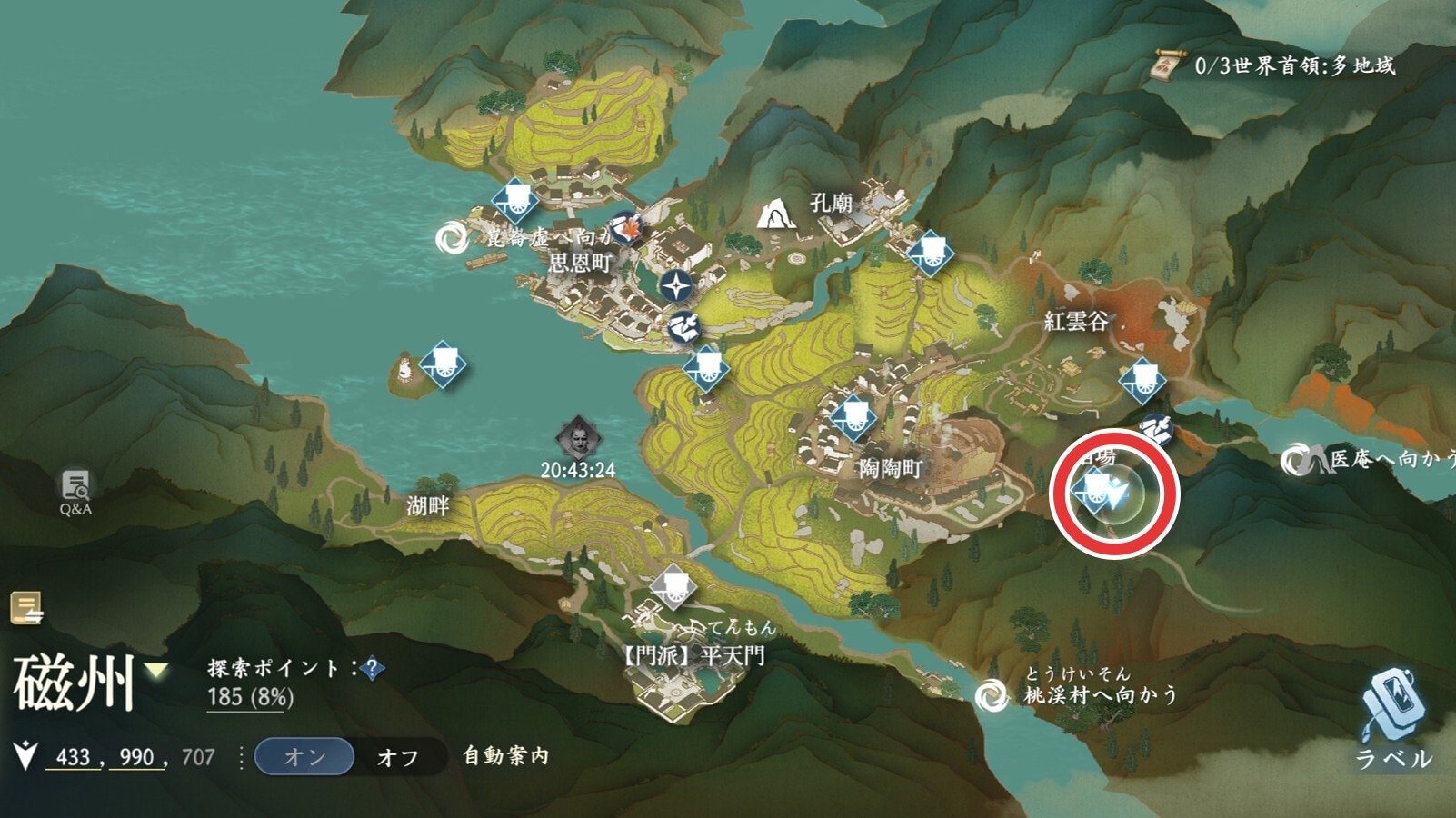Screen dimensions: 1456x818
Task: Click the cave icon beside 孔廟
Action: click(x=775, y=214)
